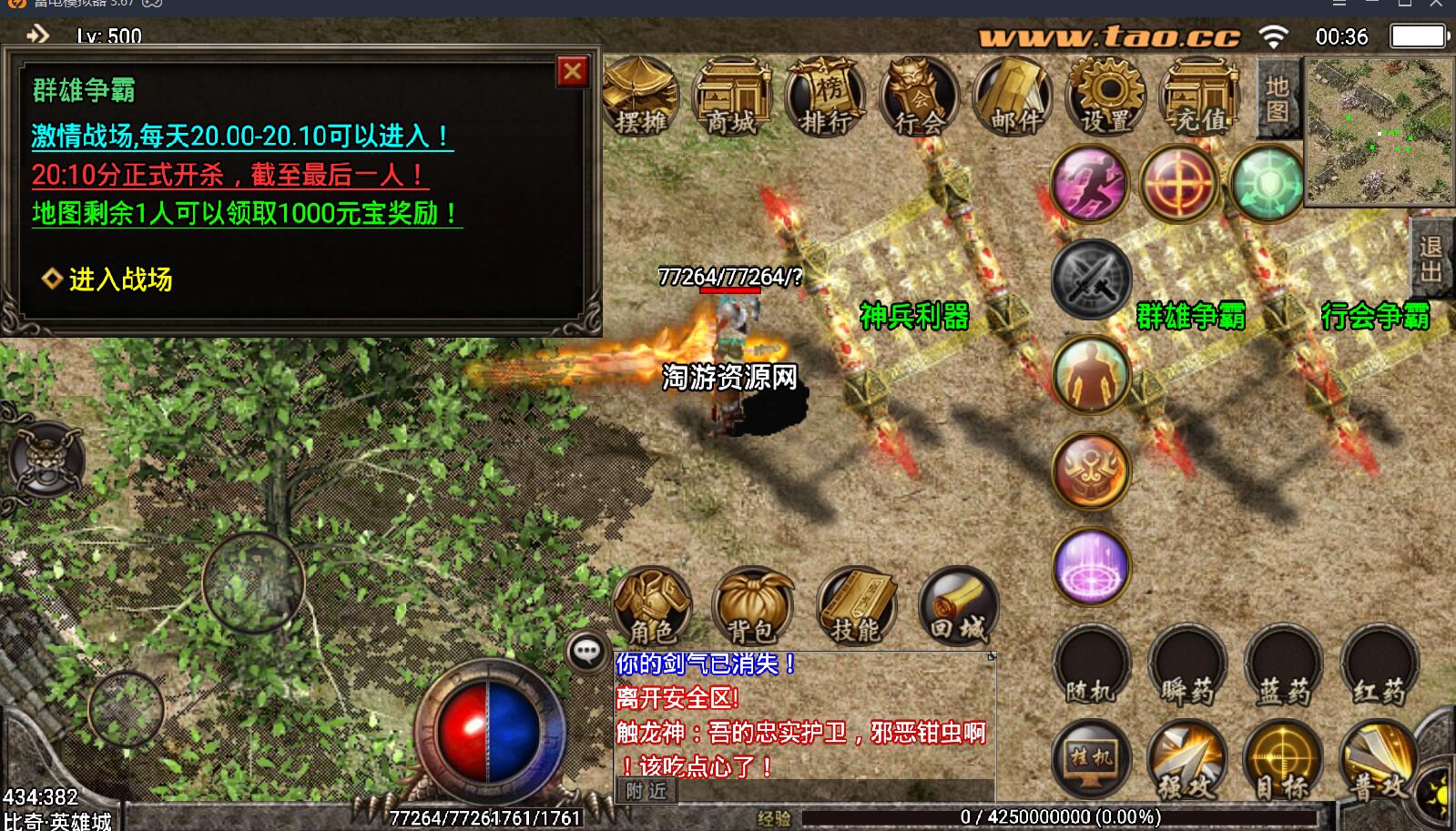Use the 回城 return-to-town scroll
The height and width of the screenshot is (831, 1456).
[958, 605]
